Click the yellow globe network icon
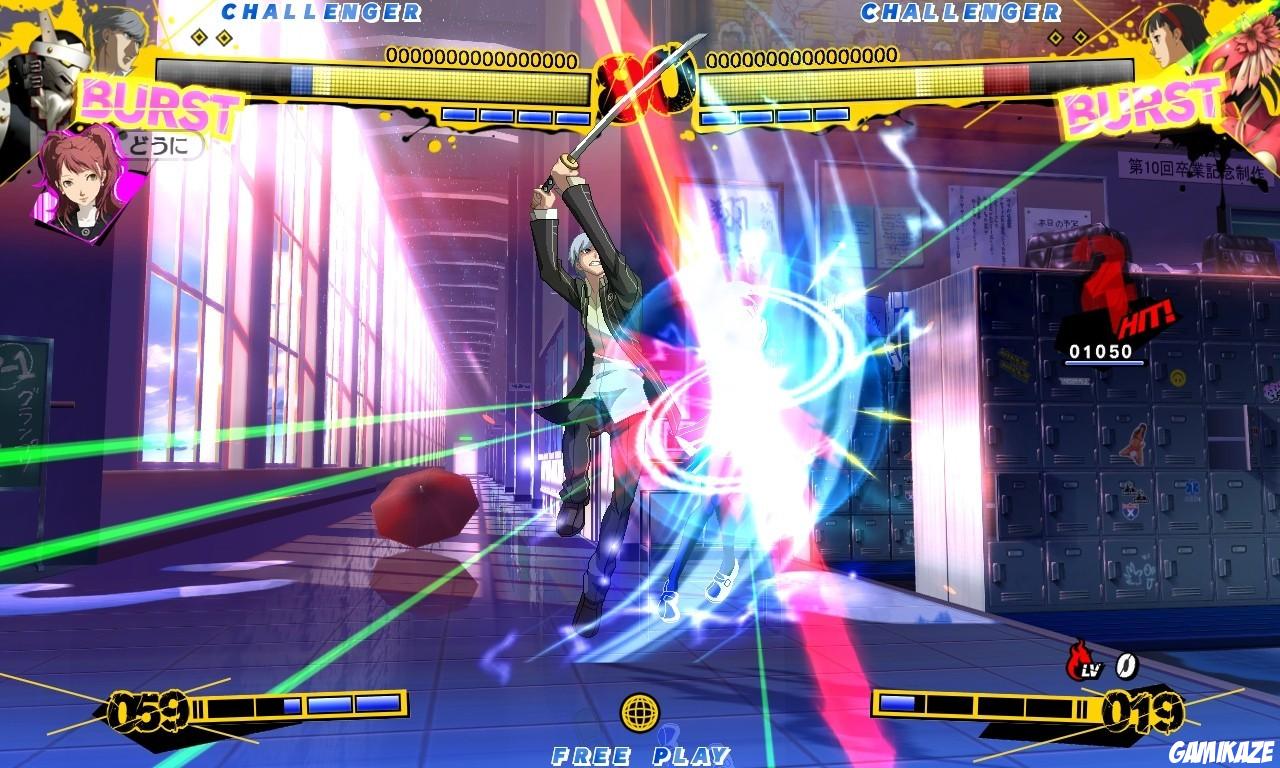Viewport: 1280px width, 768px height. [640, 712]
